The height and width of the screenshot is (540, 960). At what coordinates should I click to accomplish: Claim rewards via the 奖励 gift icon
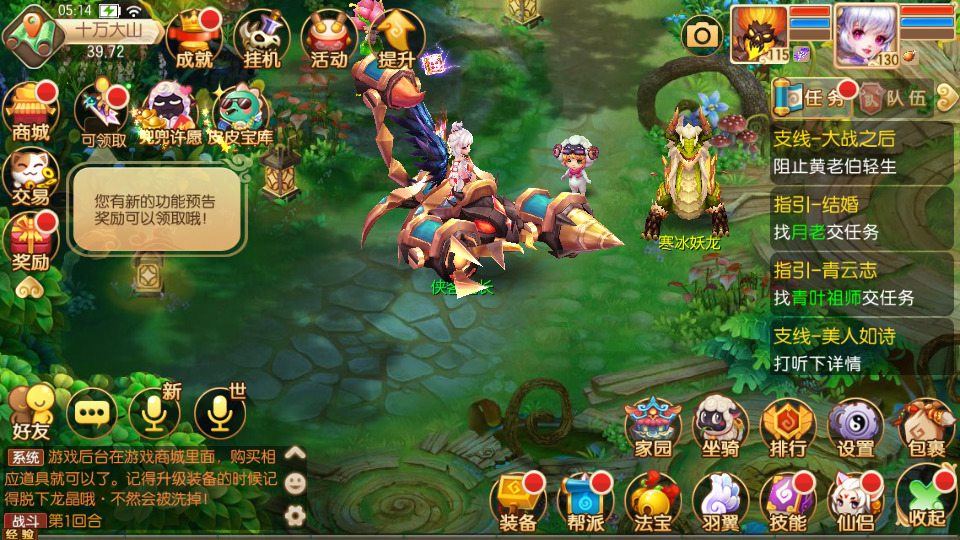coord(30,242)
